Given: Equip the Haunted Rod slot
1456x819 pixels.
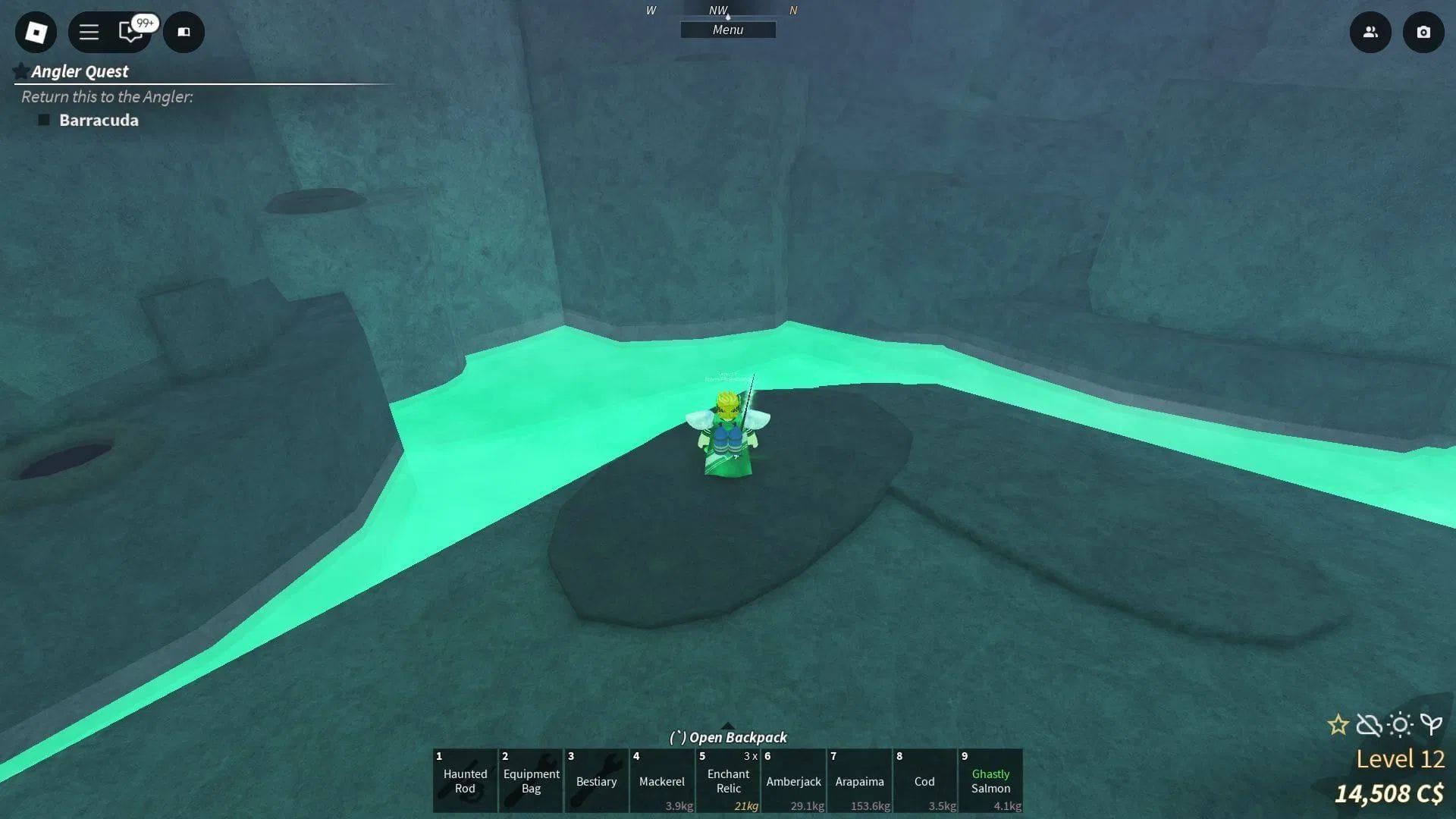Looking at the screenshot, I should tap(465, 780).
